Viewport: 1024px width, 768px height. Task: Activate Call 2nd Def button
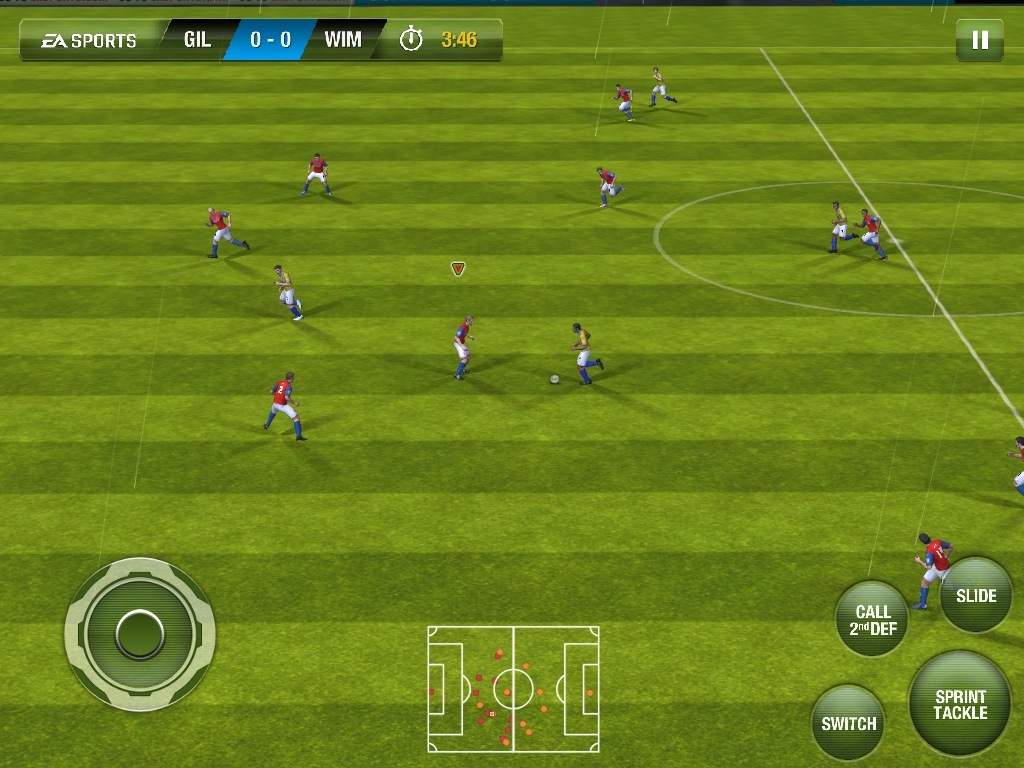(x=872, y=620)
